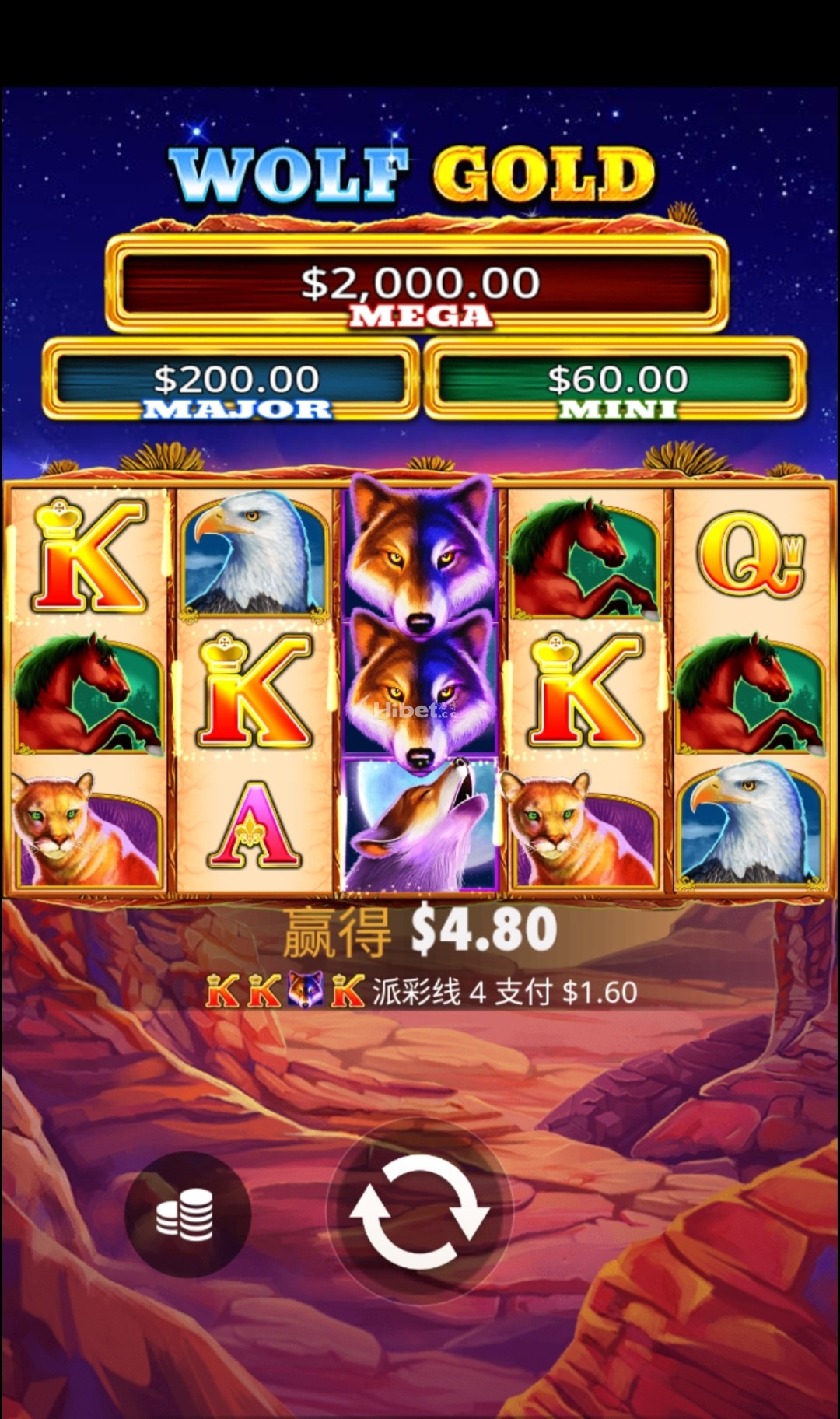Spin the reels with the circular arrows button
The height and width of the screenshot is (1419, 840).
point(420,1212)
